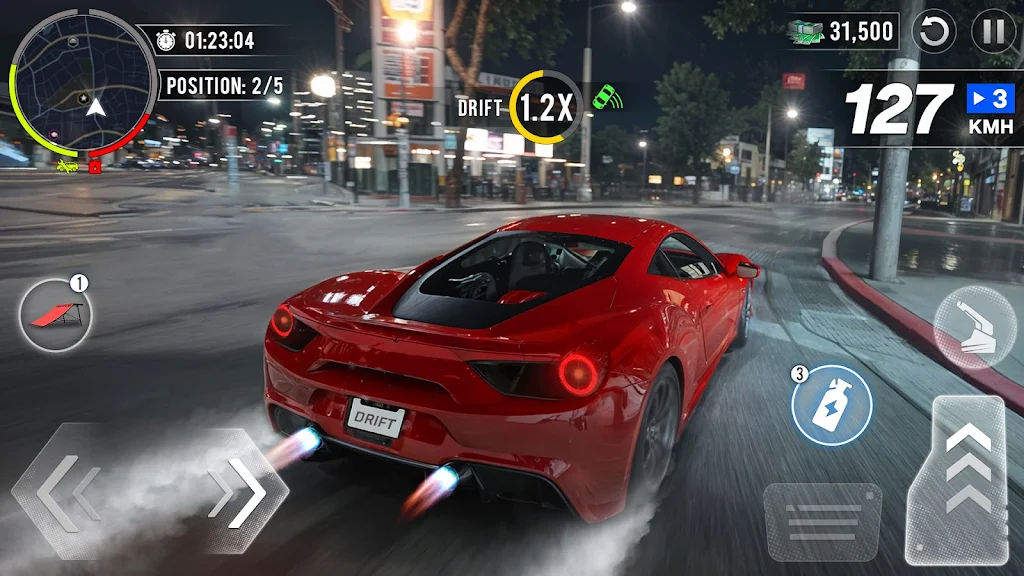Activate the nitro boost bottle

832,405
